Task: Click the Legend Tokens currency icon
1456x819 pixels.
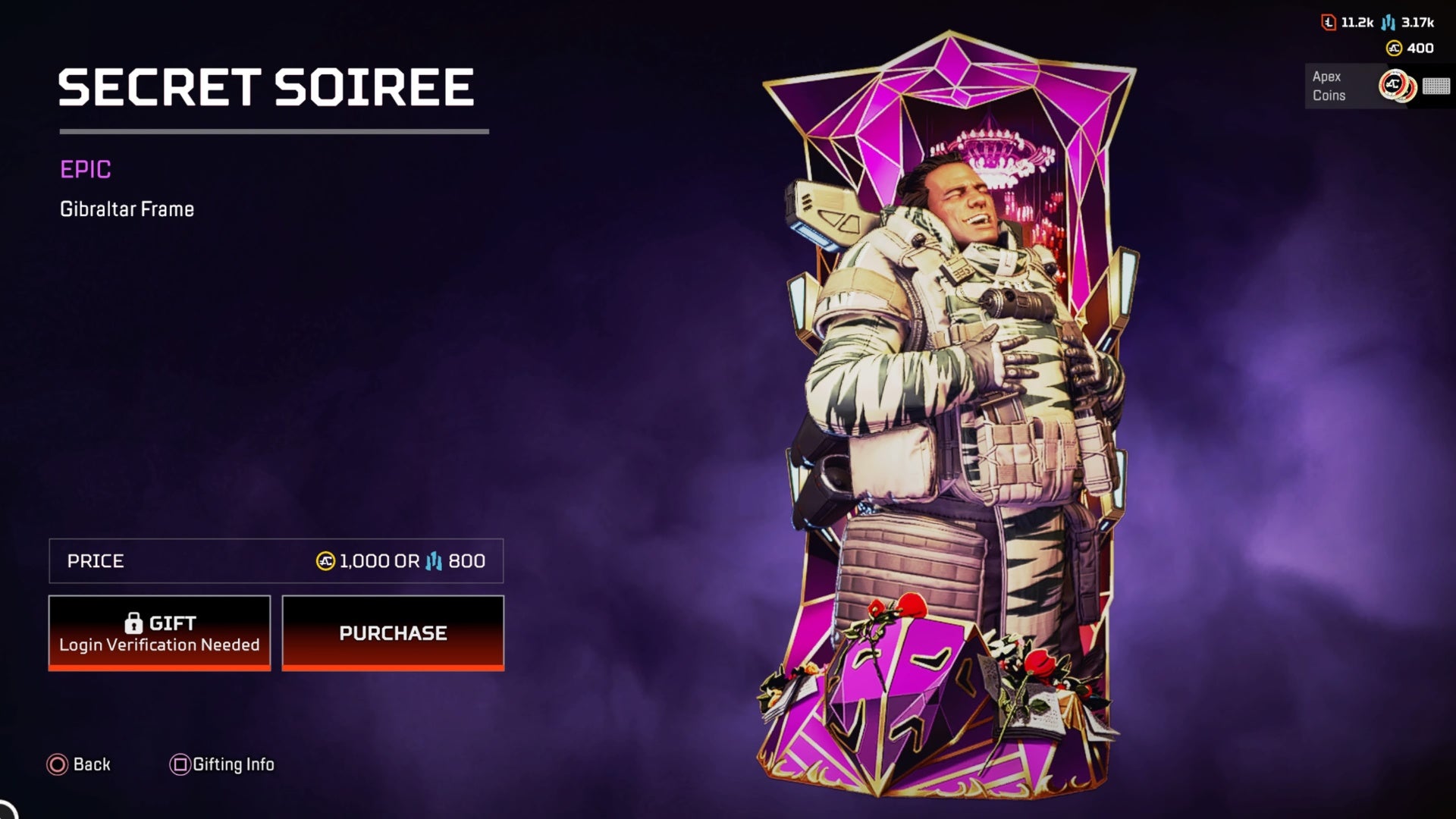Action: tap(1327, 23)
